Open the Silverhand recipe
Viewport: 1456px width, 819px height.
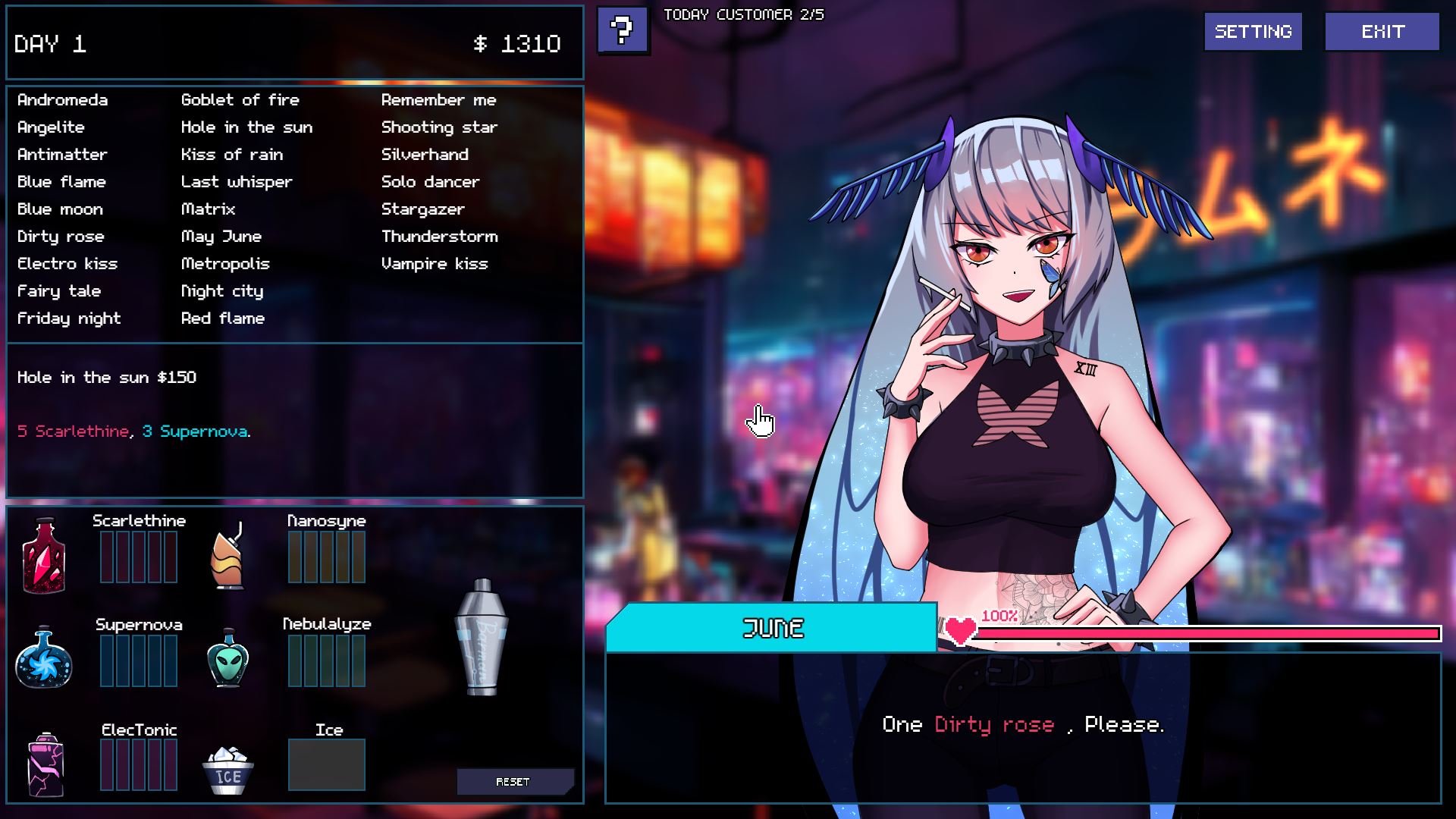[x=425, y=155]
